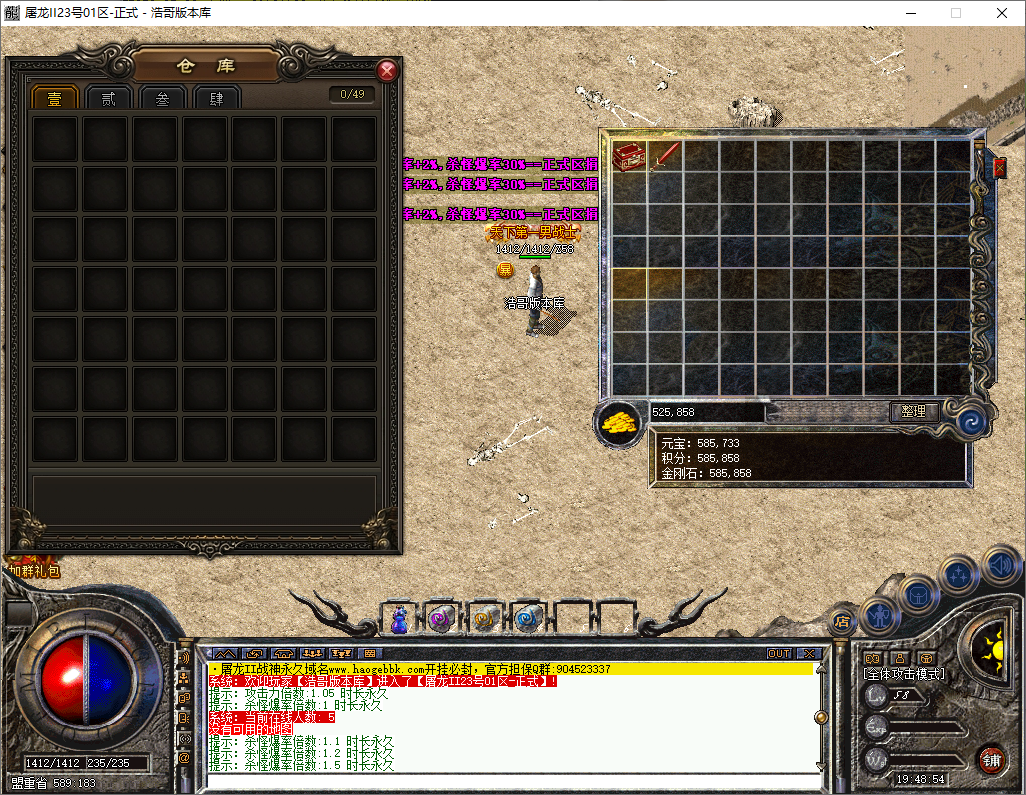Select warehouse tab 肆
Screen dimensions: 1026x795
[217, 98]
